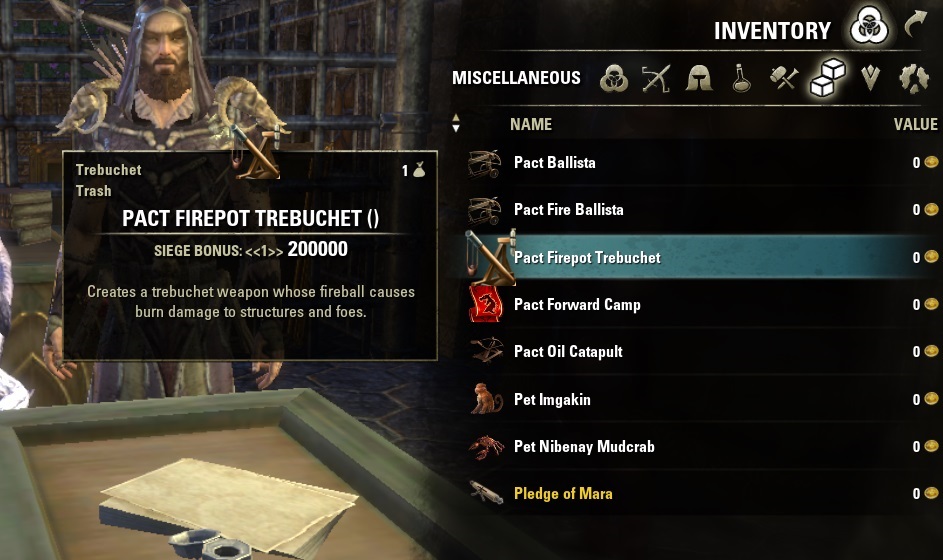Screen dimensions: 943x560
Task: Select the Pet Nibenay Mudcrab row
Action: click(584, 446)
